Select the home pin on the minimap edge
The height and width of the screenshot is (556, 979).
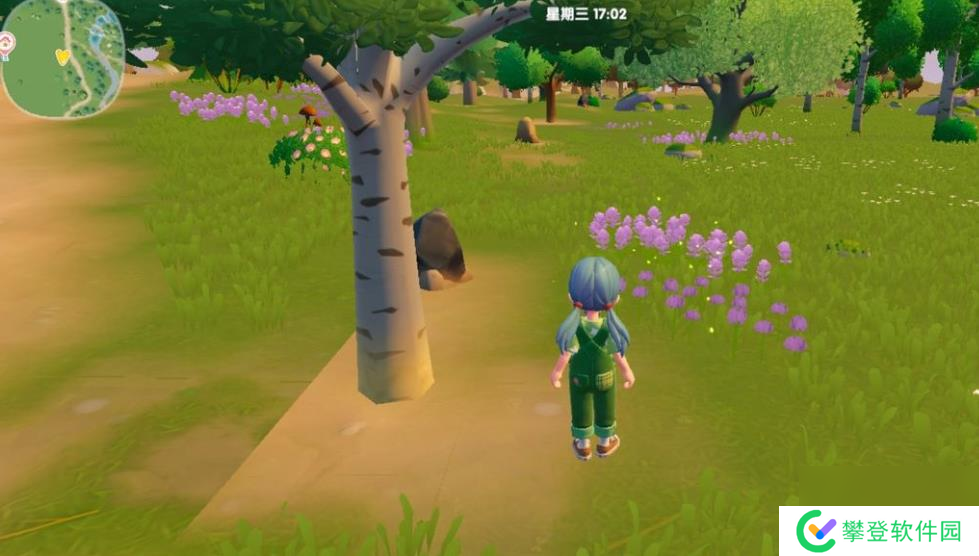7,42
